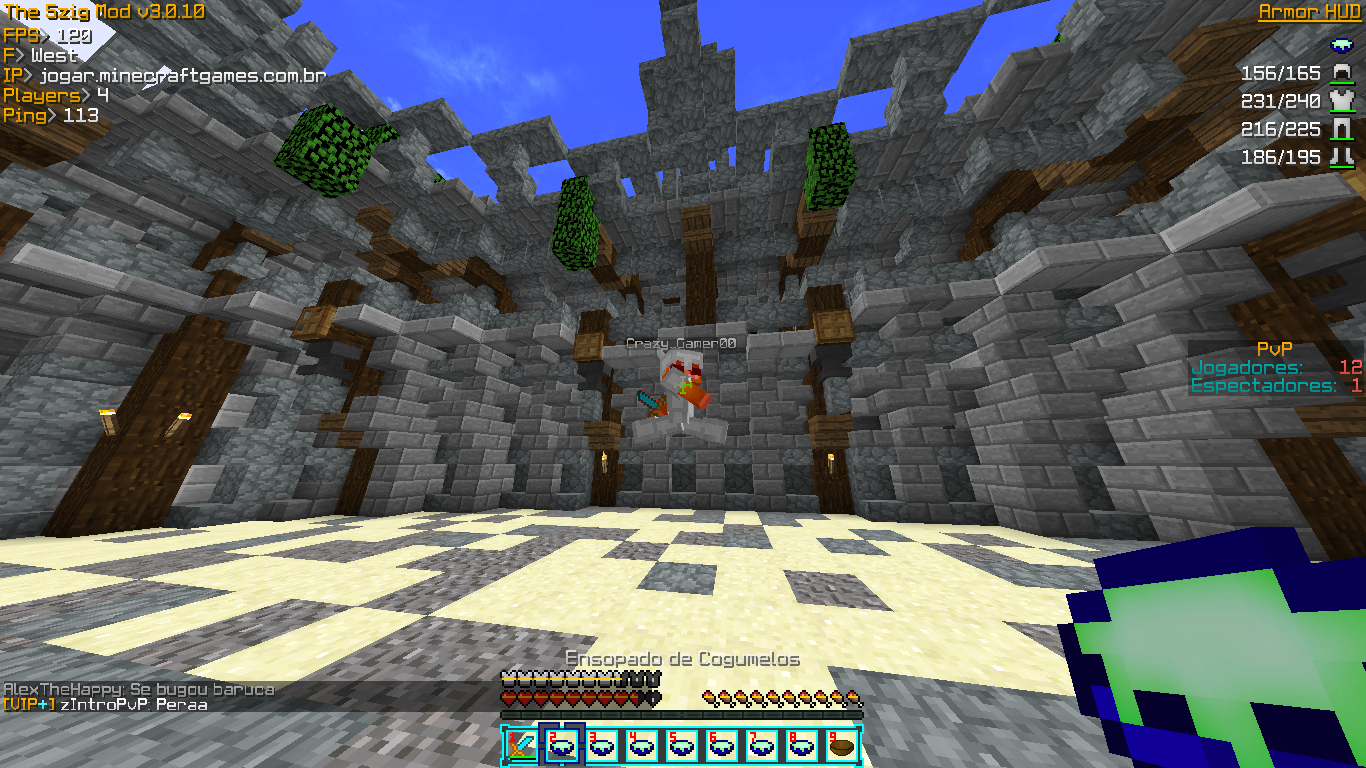Image resolution: width=1366 pixels, height=768 pixels.
Task: Select the diamond sword in hotbar slot 1
Action: click(520, 745)
